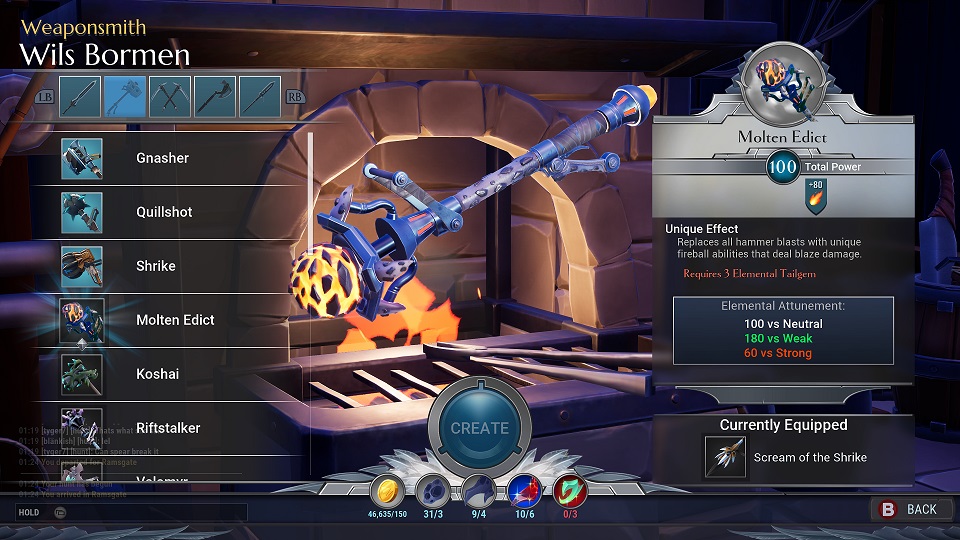Viewport: 960px width, 540px height.
Task: Choose the Quillshot hammer entry
Action: pyautogui.click(x=164, y=212)
